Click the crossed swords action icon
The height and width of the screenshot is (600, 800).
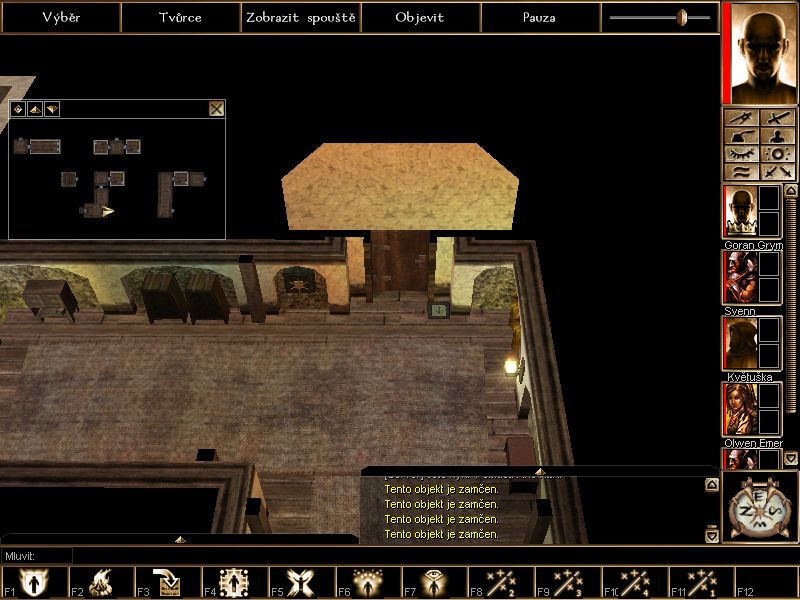click(x=777, y=172)
